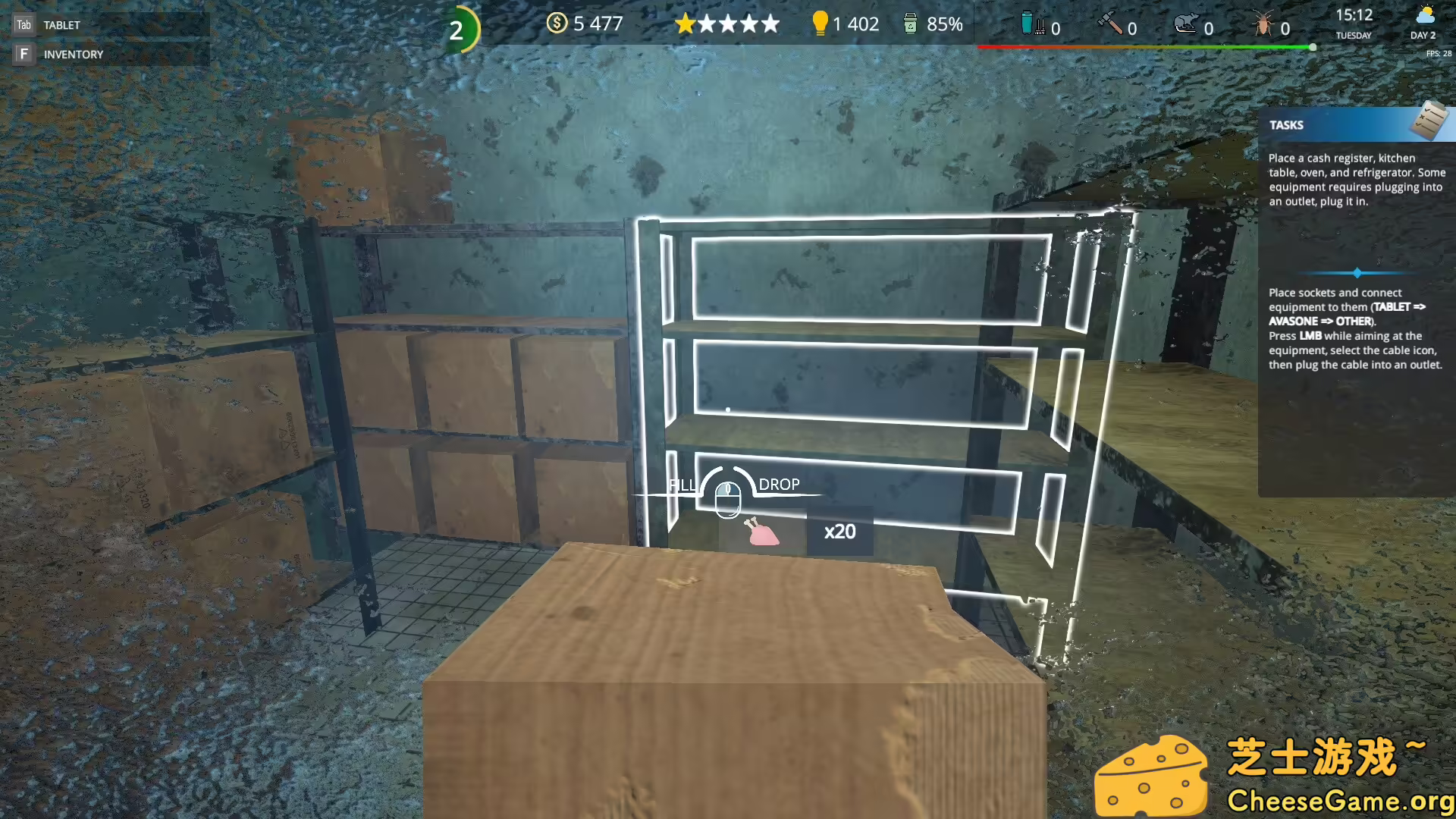Collapse the TABLET shortcut entry
Screen dimensions: 1456x819
(23, 24)
